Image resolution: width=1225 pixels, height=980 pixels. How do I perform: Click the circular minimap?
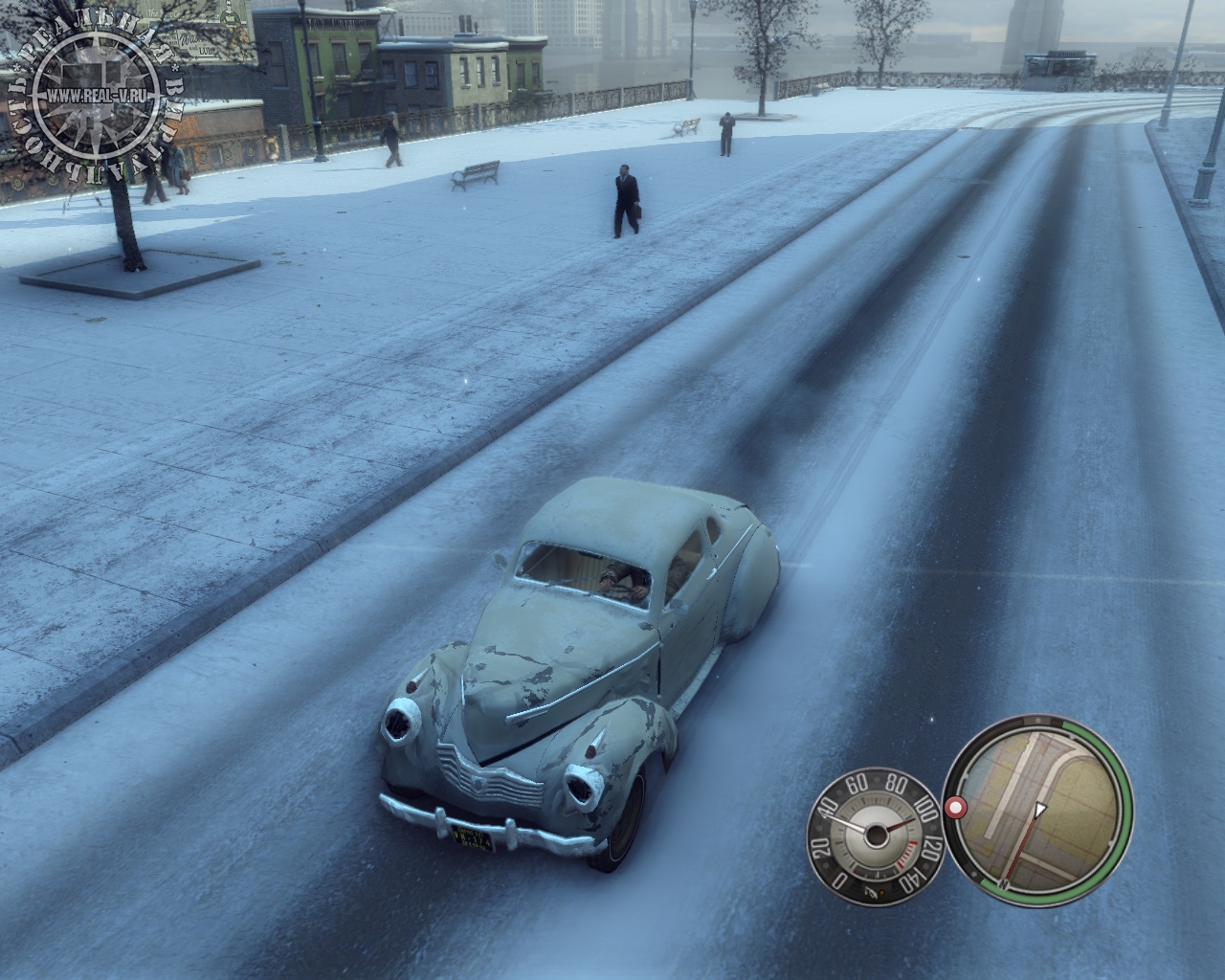coord(1038,809)
